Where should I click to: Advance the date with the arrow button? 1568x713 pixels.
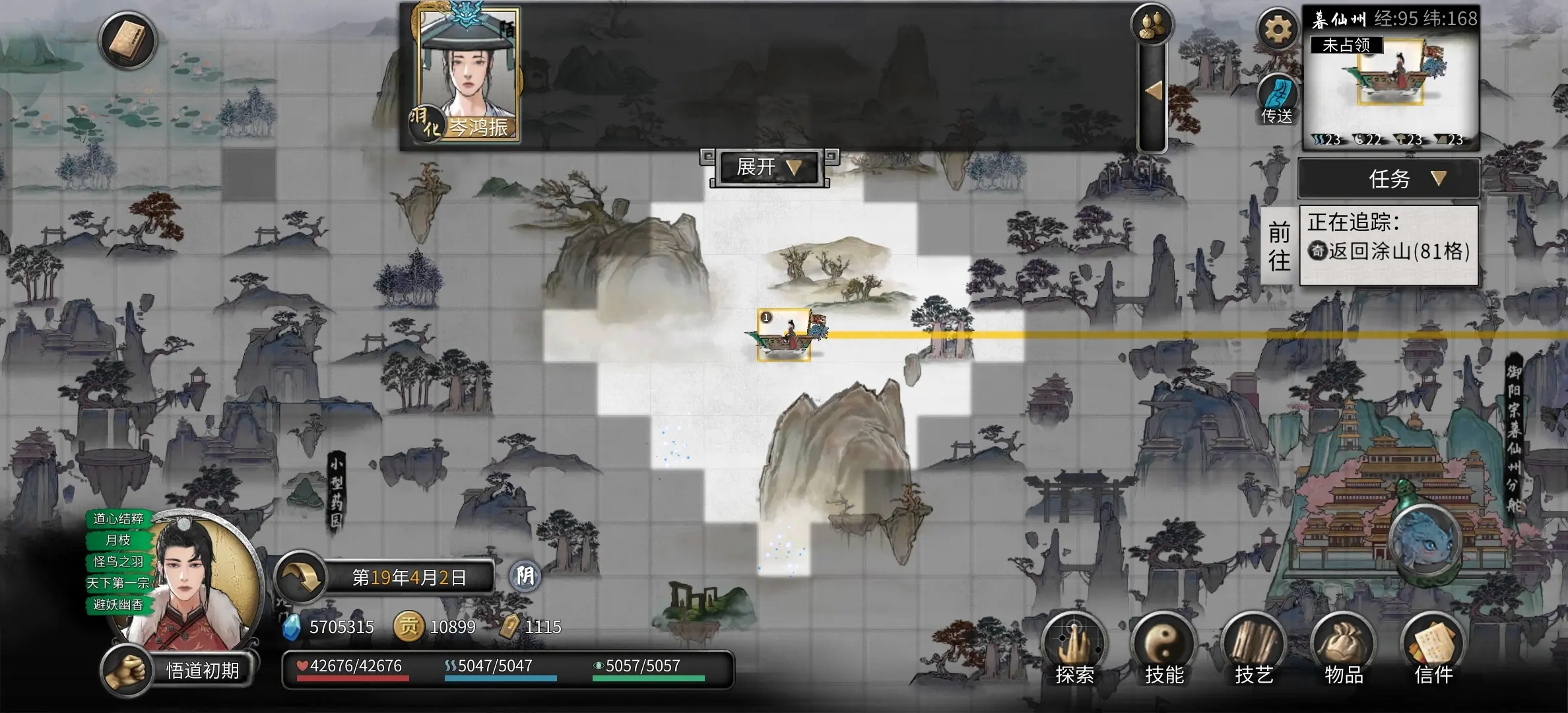pos(301,578)
